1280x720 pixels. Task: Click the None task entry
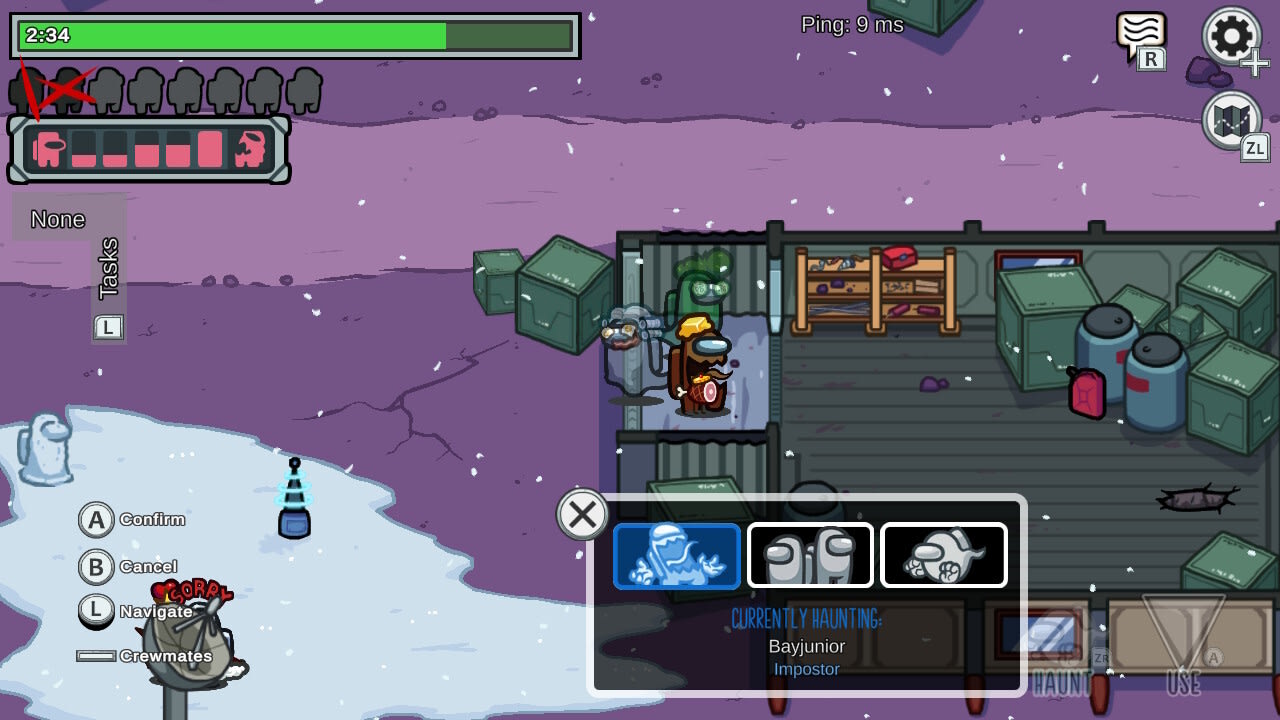57,218
